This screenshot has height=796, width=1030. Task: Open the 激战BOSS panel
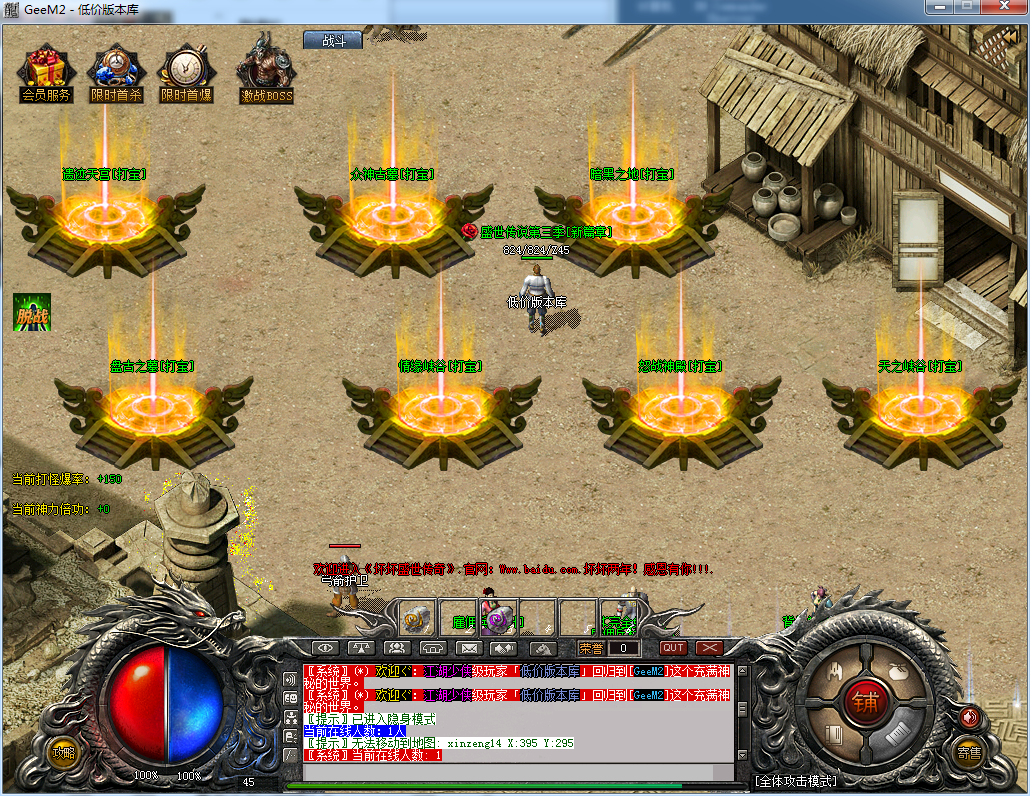tap(266, 72)
